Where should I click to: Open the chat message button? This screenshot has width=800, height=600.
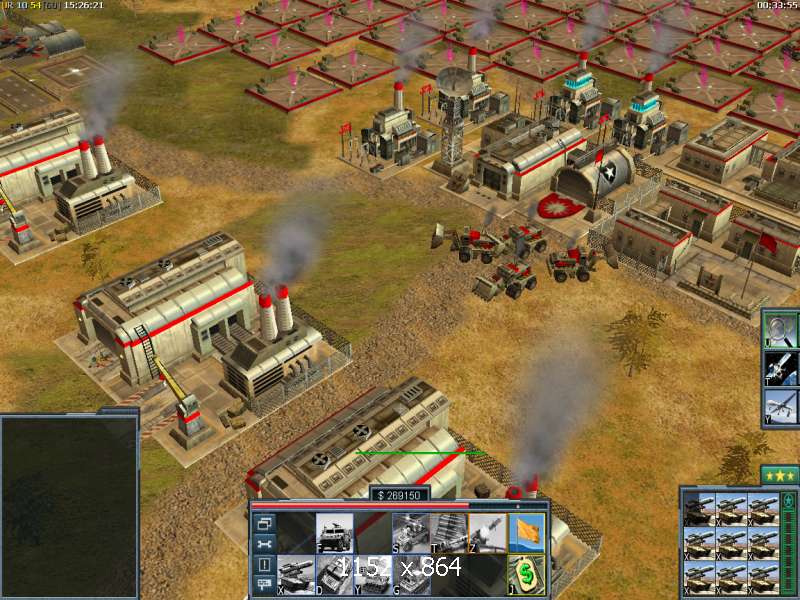[x=265, y=585]
